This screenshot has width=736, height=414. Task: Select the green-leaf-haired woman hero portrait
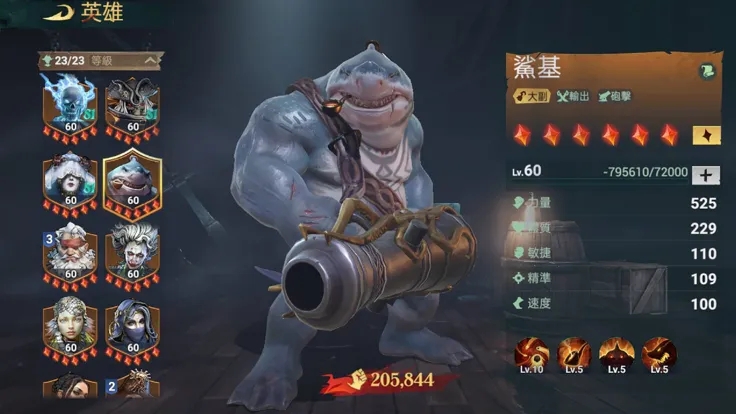coord(70,327)
